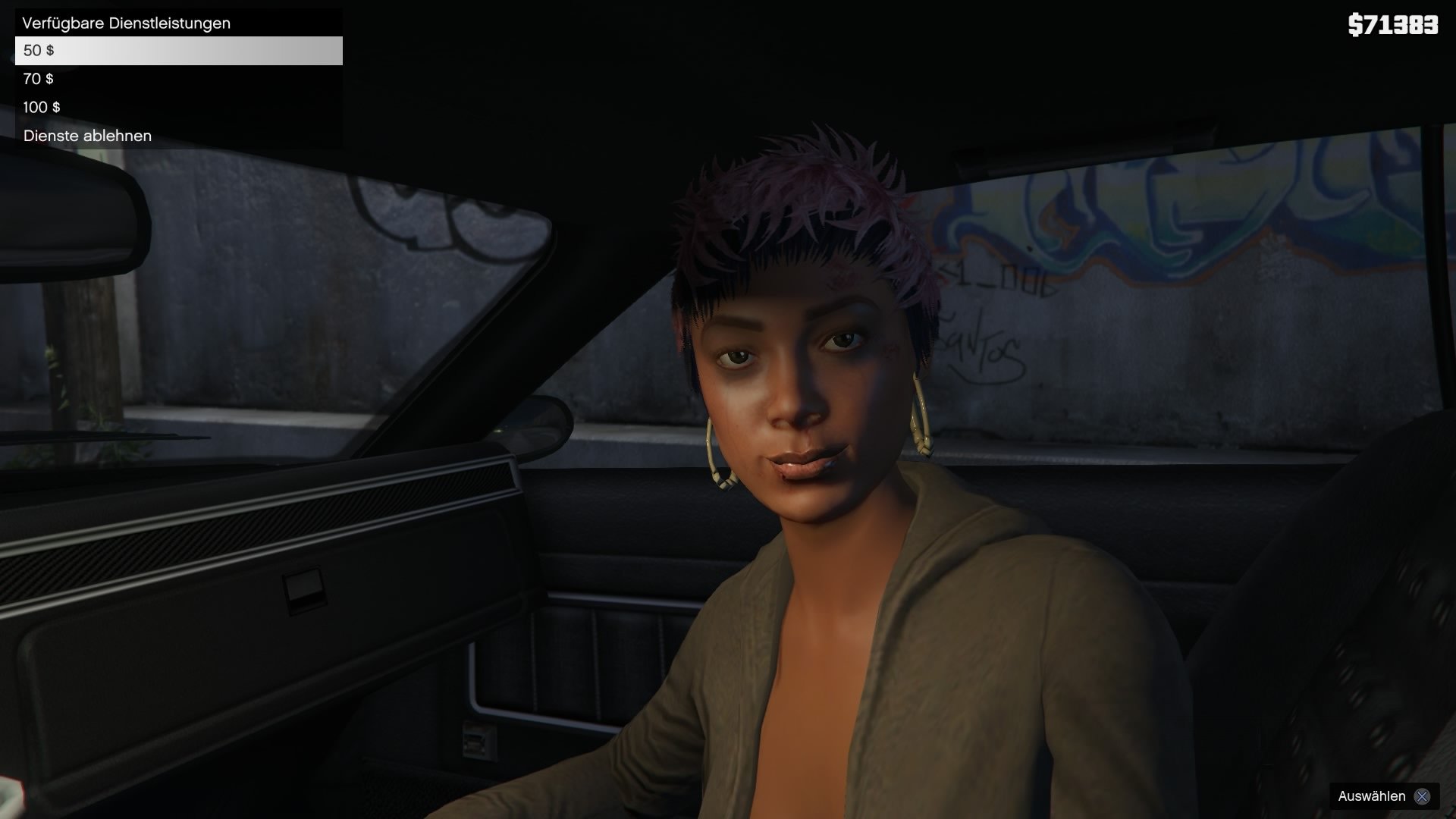Image resolution: width=1456 pixels, height=819 pixels.
Task: Open the Verfügbare Dienstleistungen menu header
Action: [x=125, y=22]
